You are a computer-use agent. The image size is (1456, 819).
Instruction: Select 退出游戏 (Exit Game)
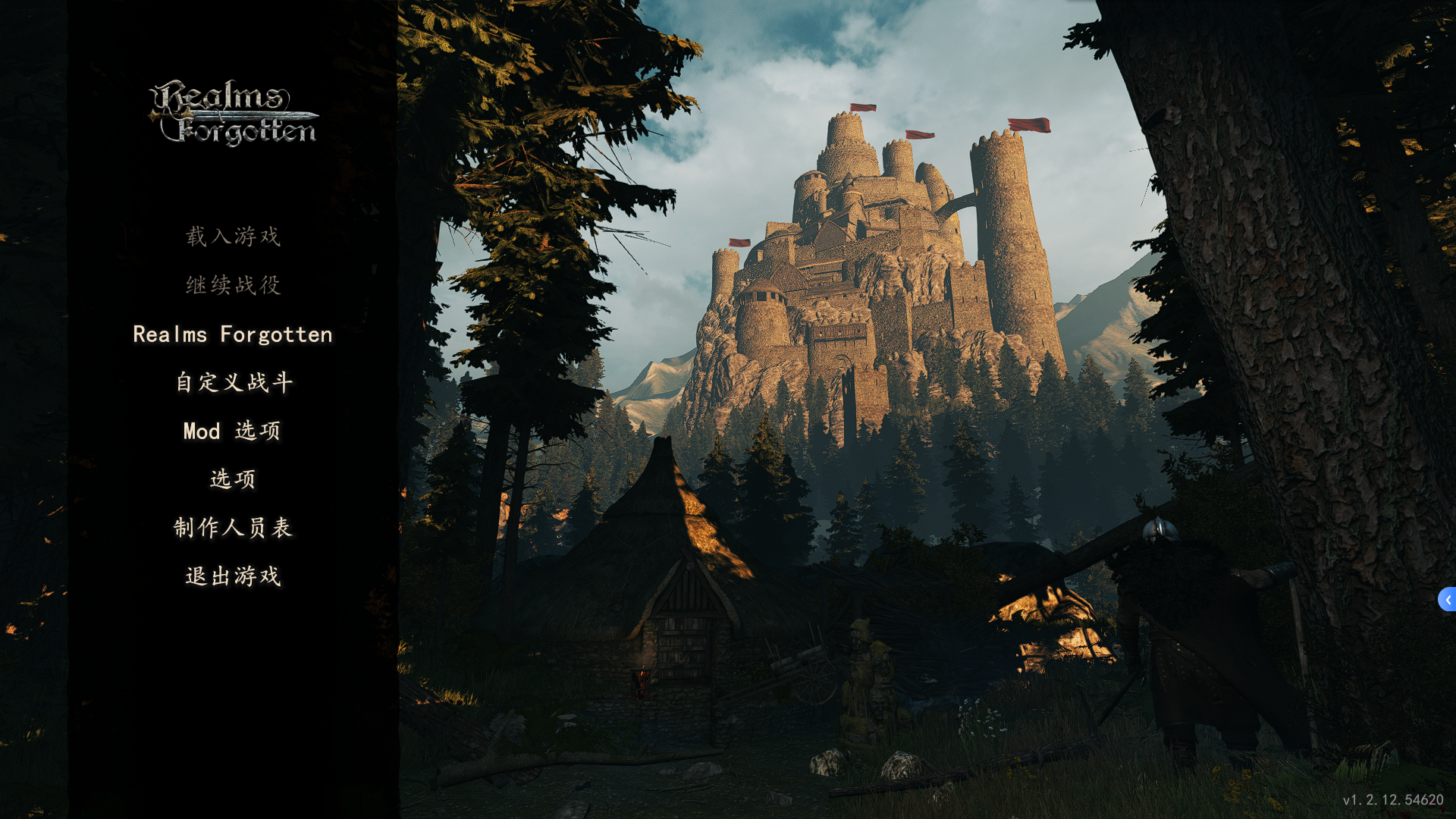point(233,576)
